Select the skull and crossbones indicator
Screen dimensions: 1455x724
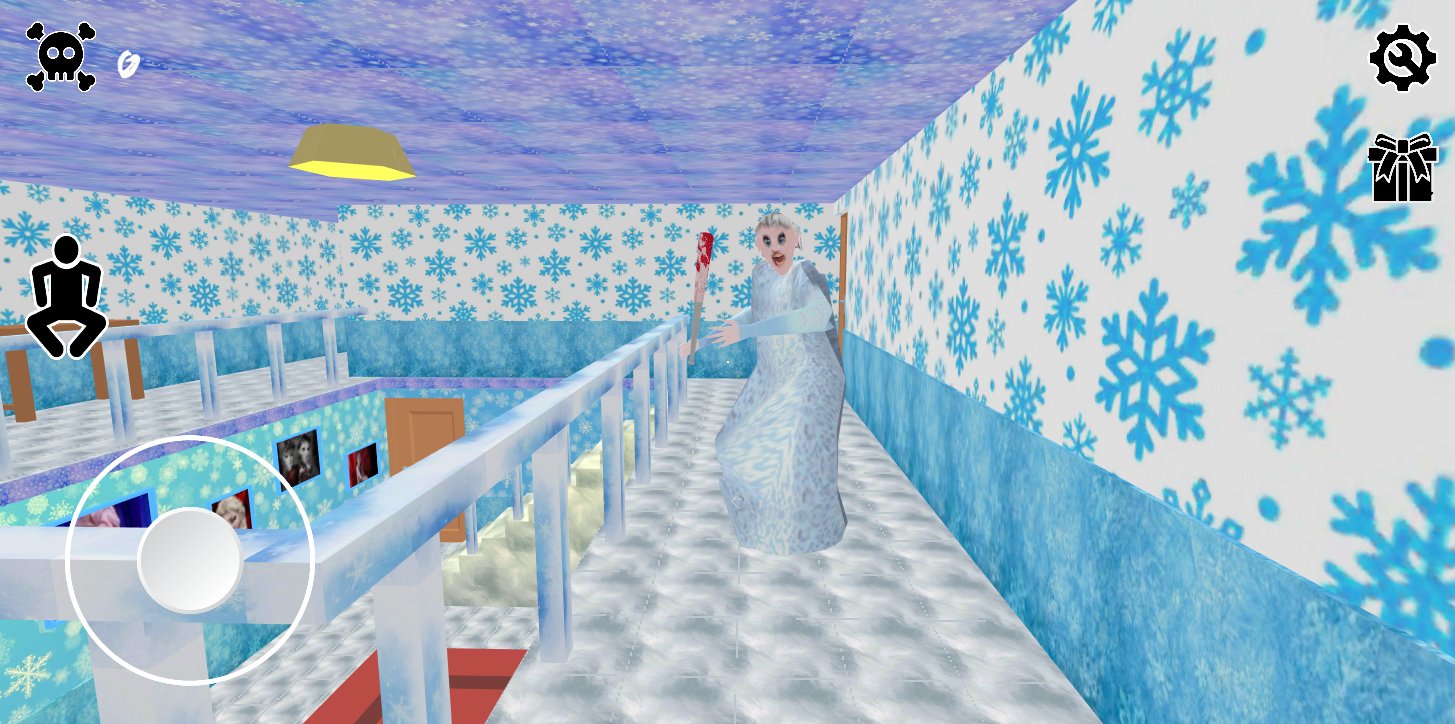[62, 56]
